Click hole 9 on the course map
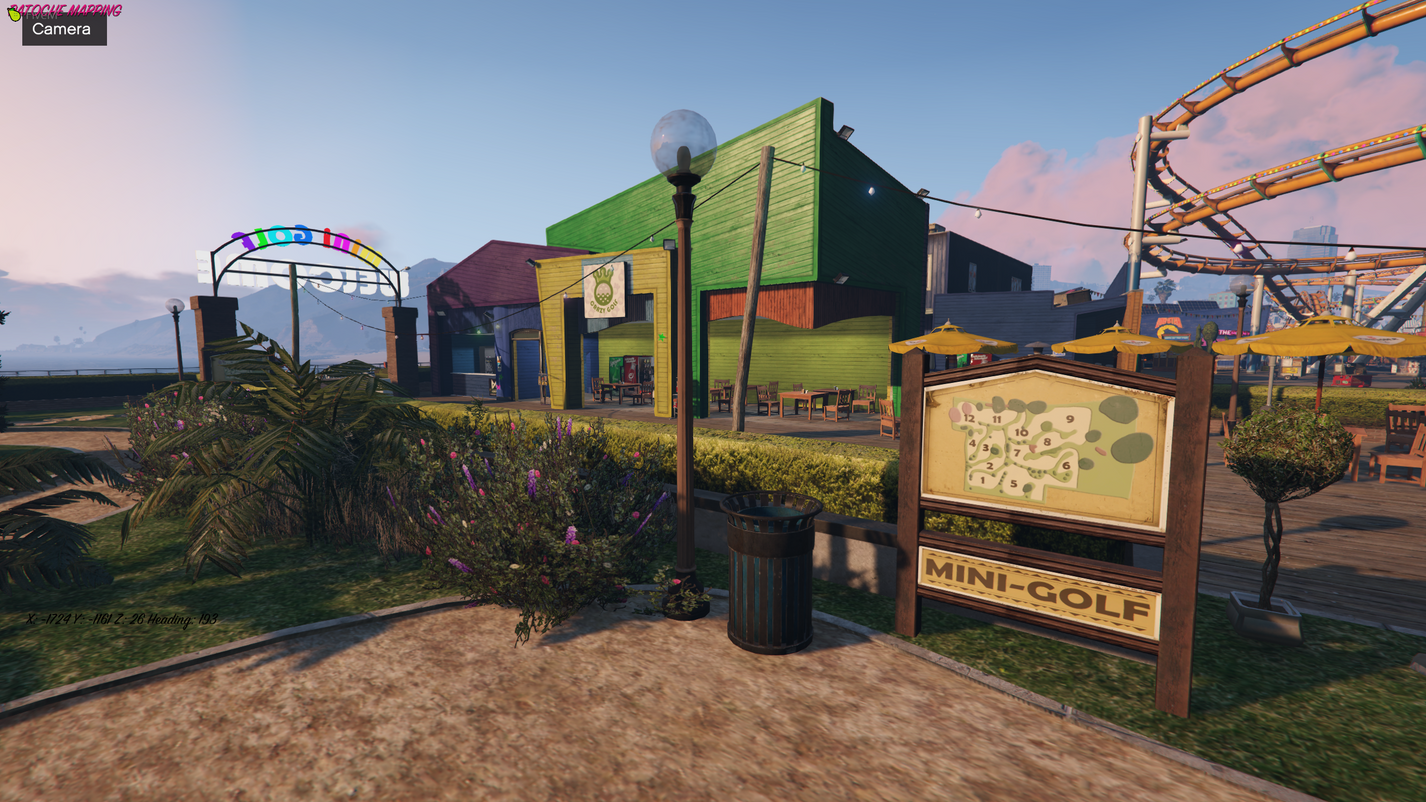Screen dimensions: 1426x802 [x=1070, y=419]
